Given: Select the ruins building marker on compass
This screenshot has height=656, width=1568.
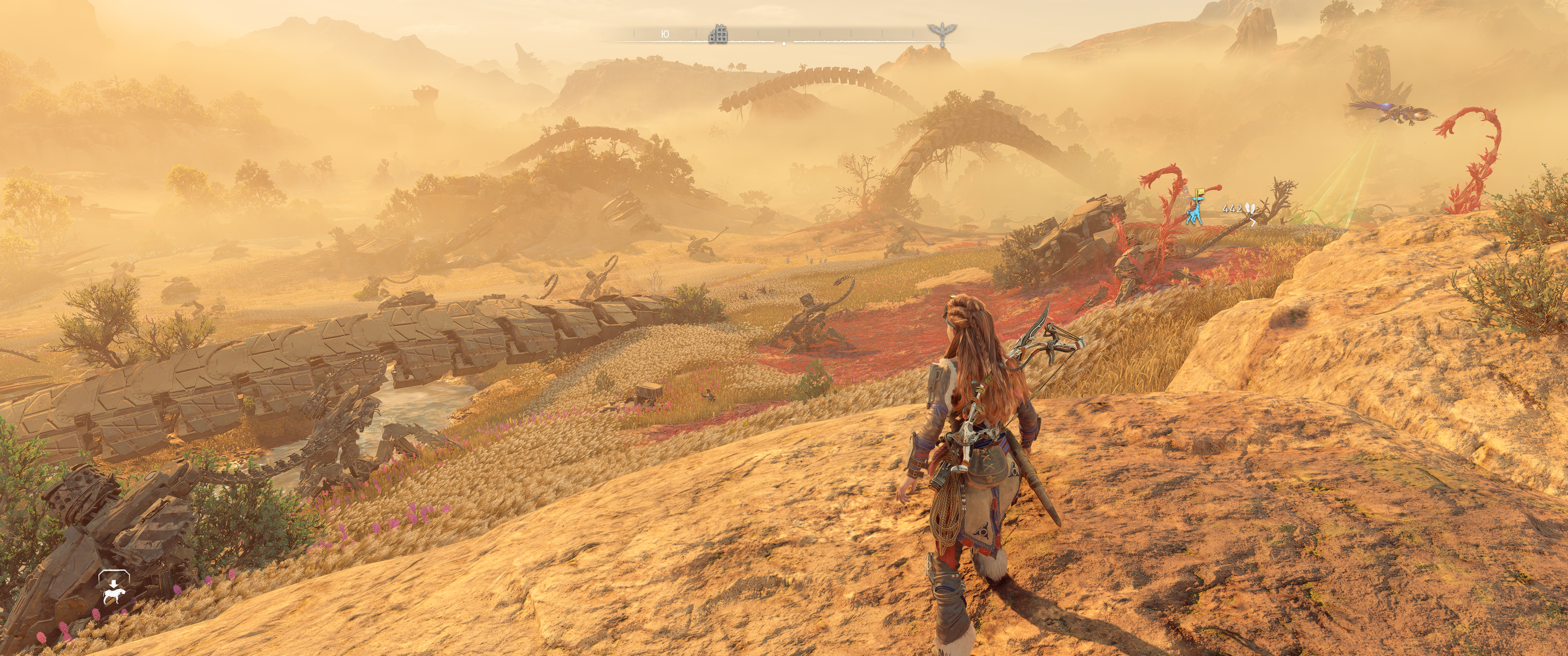Looking at the screenshot, I should point(718,34).
